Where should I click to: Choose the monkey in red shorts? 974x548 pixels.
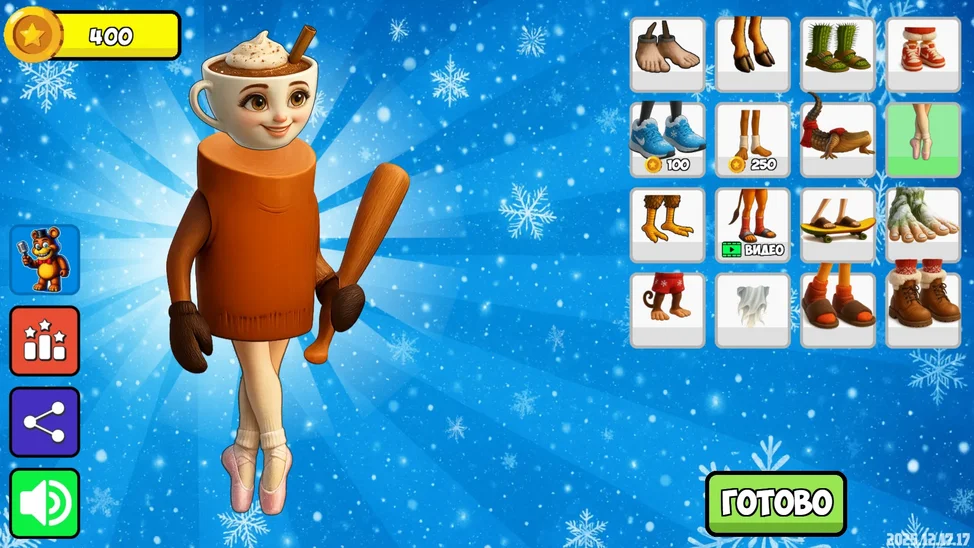tap(667, 310)
